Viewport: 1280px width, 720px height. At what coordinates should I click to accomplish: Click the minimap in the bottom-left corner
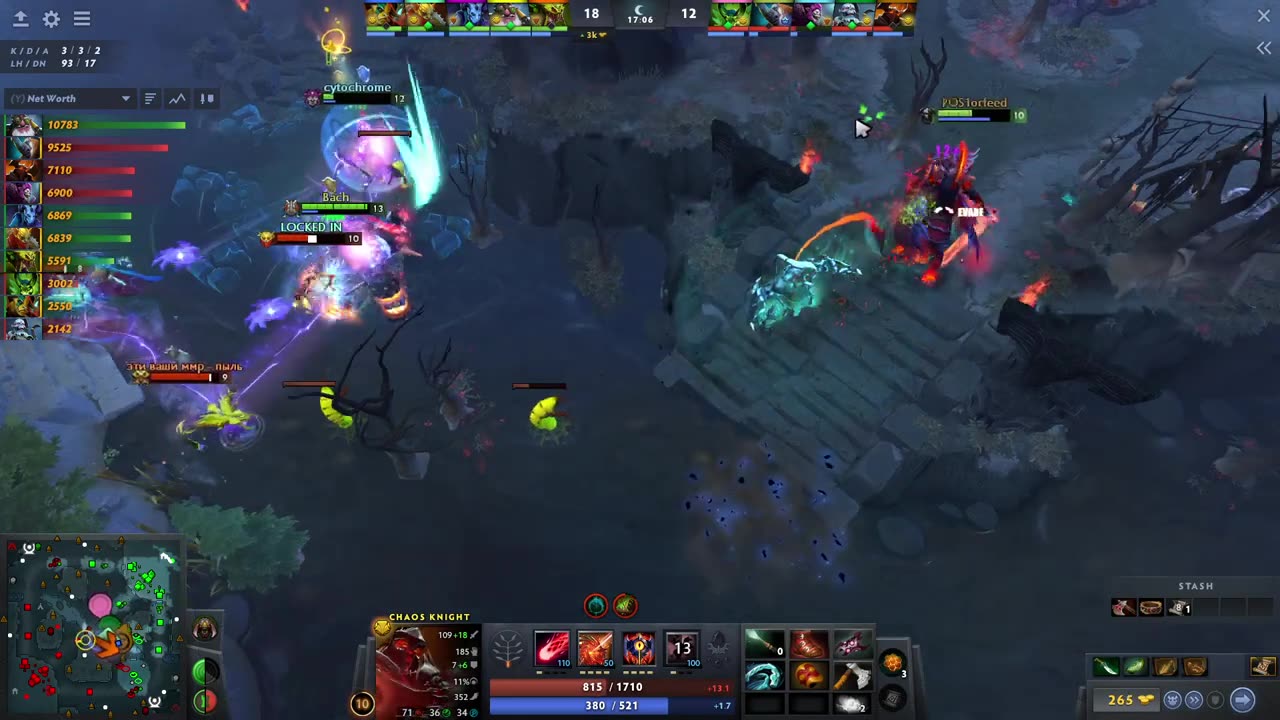tap(95, 625)
